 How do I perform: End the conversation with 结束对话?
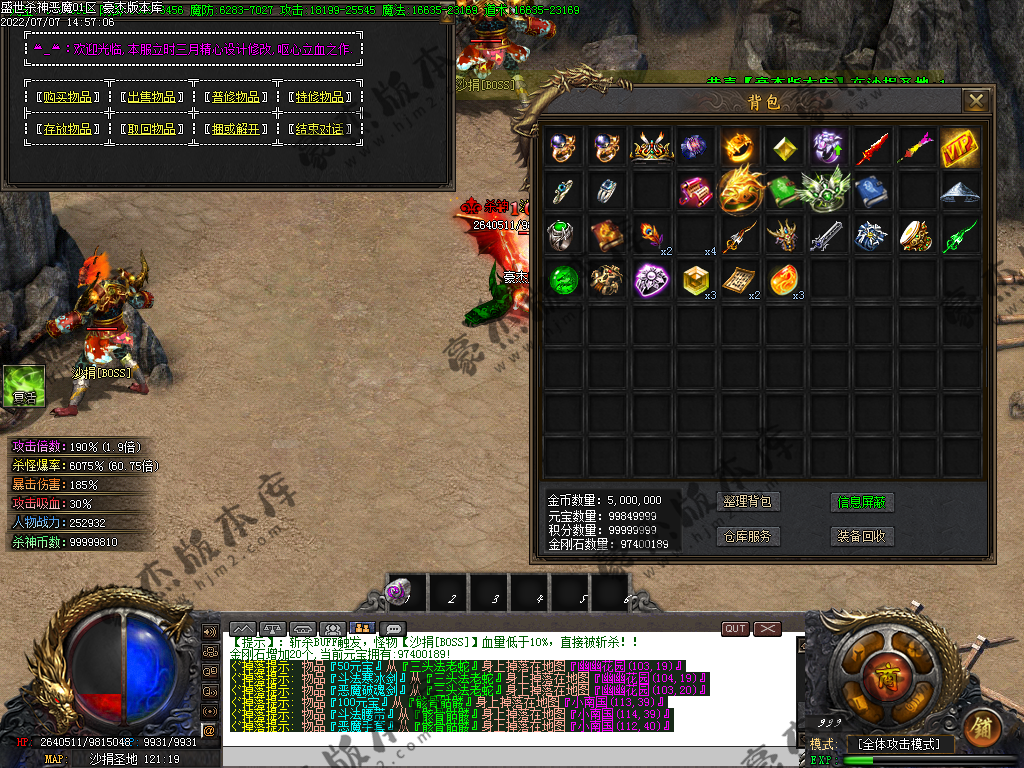320,129
